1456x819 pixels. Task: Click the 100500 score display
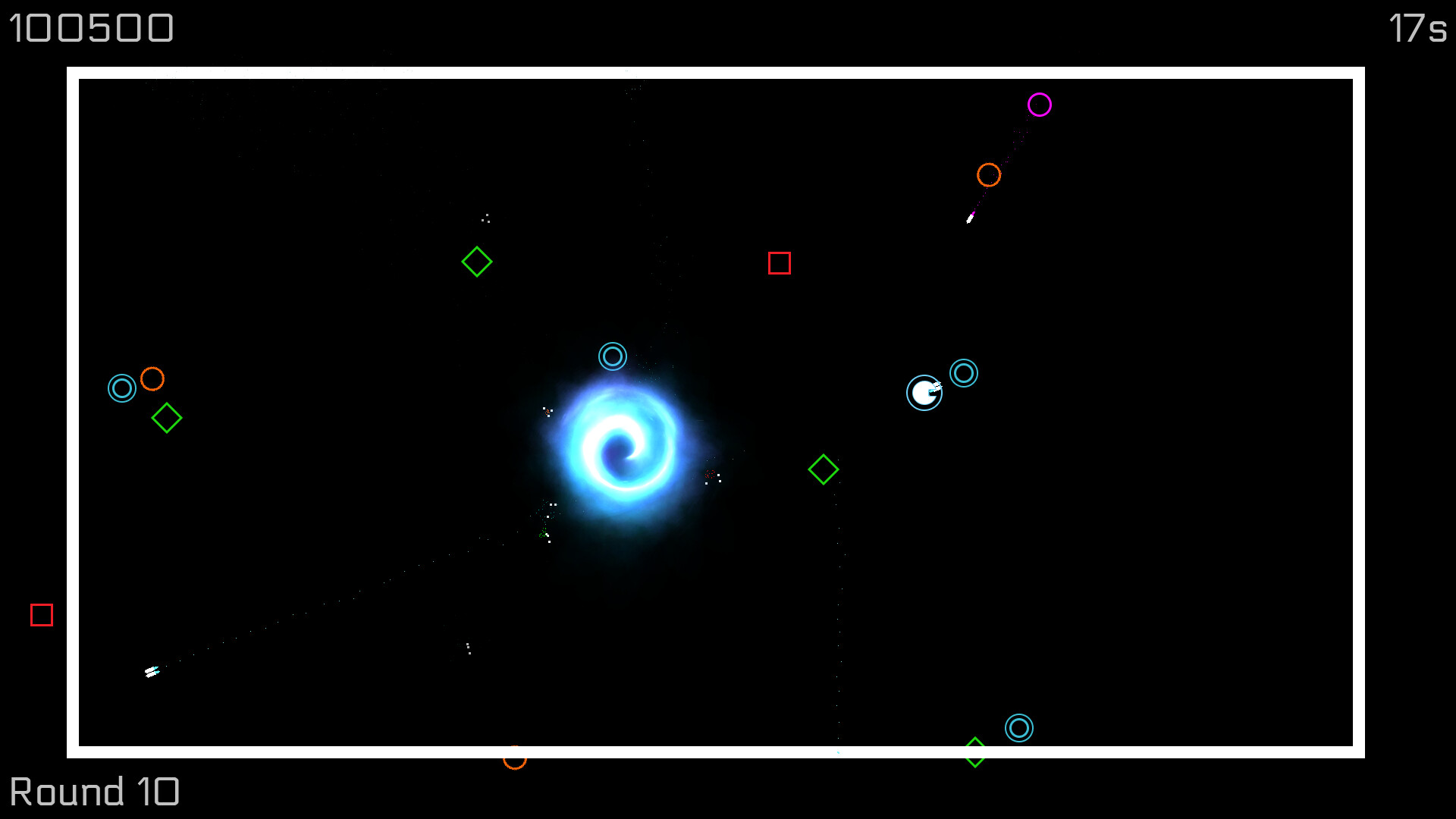pos(90,28)
